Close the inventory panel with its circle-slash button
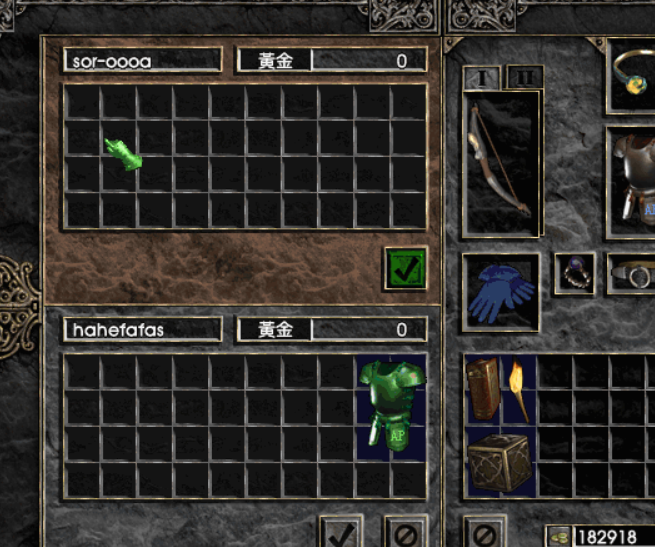The height and width of the screenshot is (547, 655). (484, 531)
